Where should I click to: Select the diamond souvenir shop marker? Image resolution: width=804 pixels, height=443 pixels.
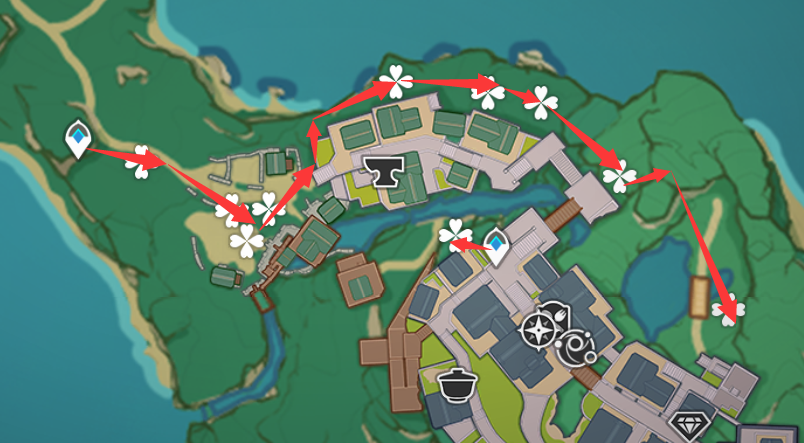coord(687,425)
